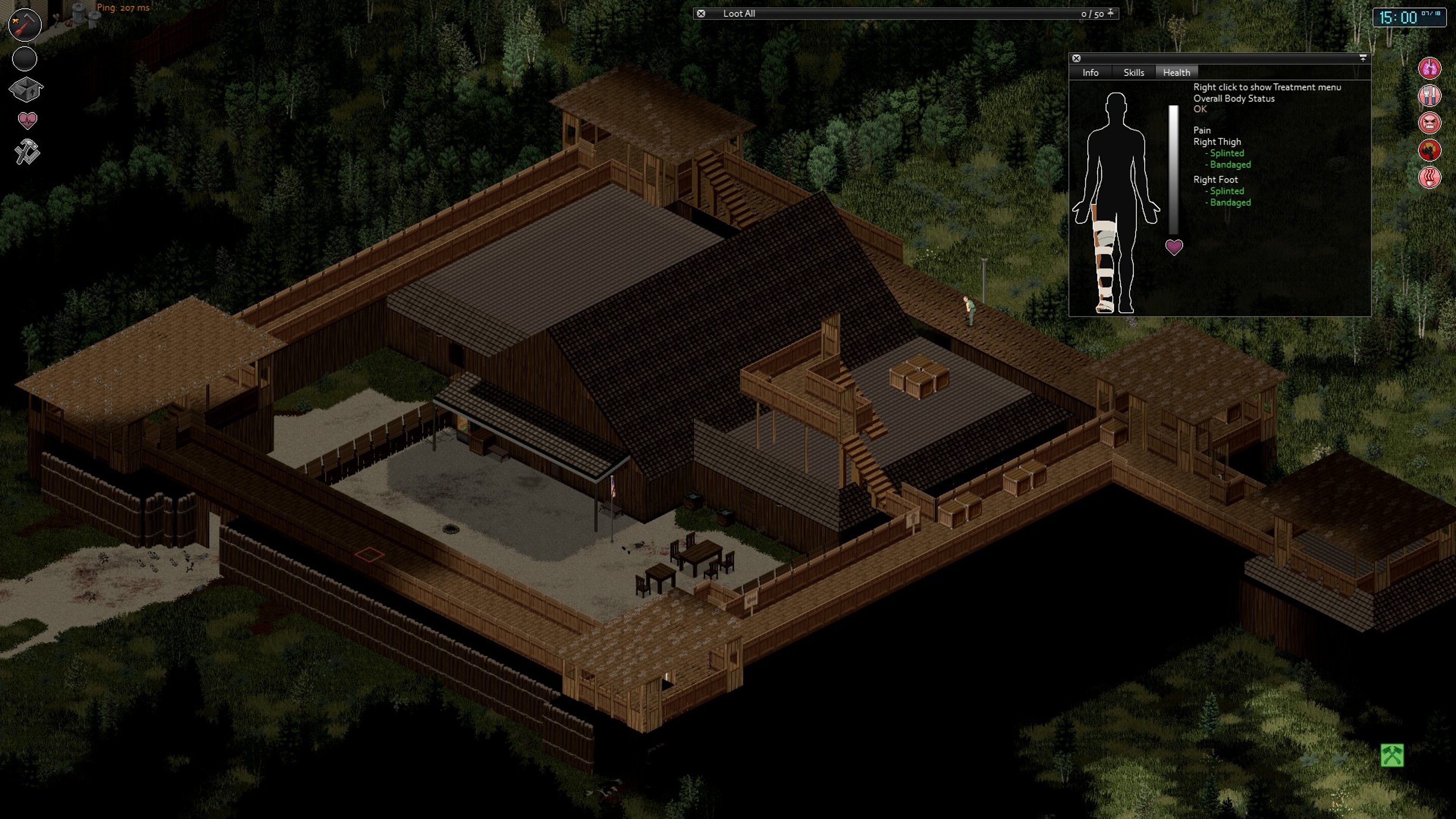Switch to the Skills tab
This screenshot has width=1456, height=819.
click(1133, 73)
